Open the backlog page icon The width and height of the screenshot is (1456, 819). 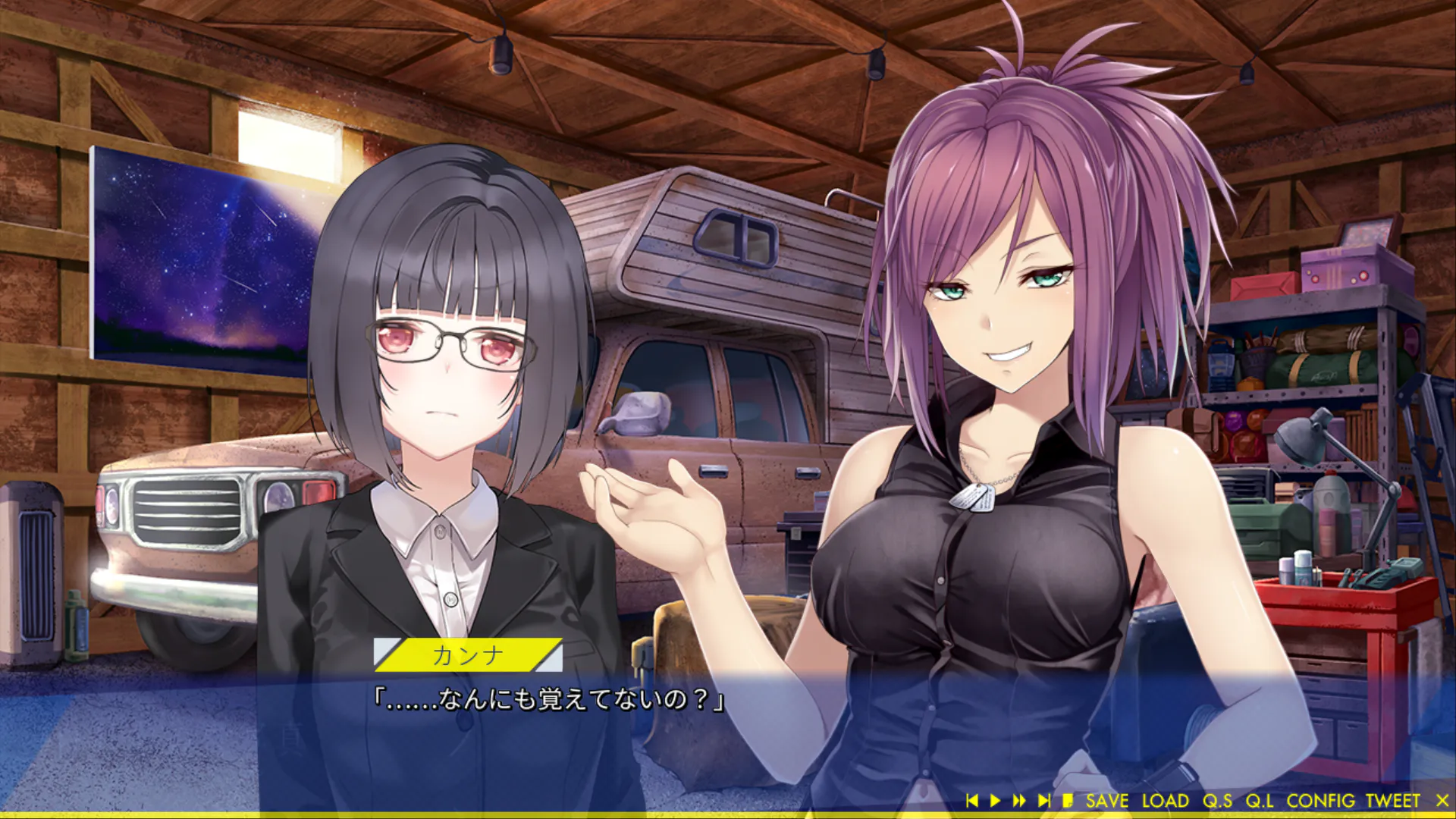click(x=1068, y=801)
